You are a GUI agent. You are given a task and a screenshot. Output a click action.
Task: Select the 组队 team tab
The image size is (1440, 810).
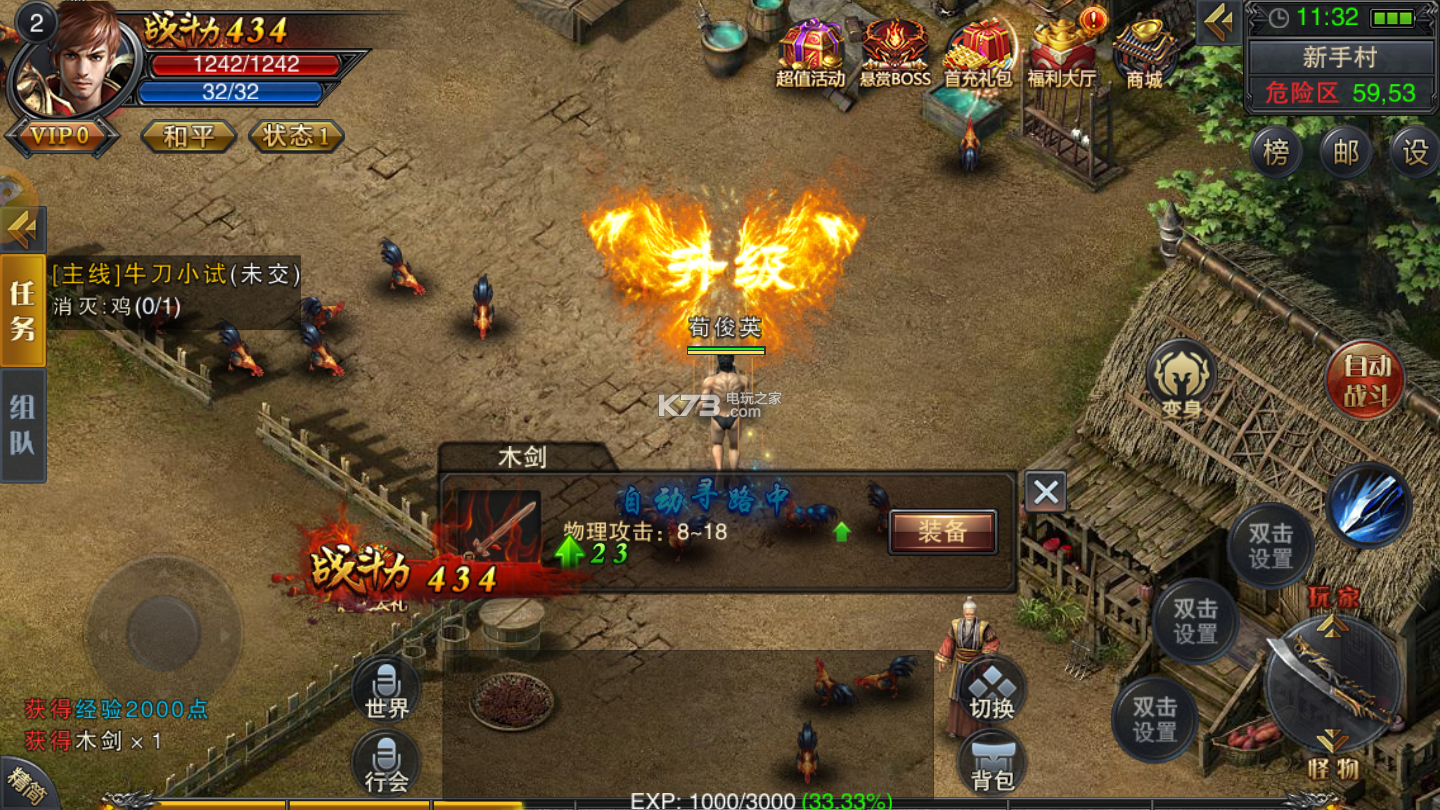[23, 425]
